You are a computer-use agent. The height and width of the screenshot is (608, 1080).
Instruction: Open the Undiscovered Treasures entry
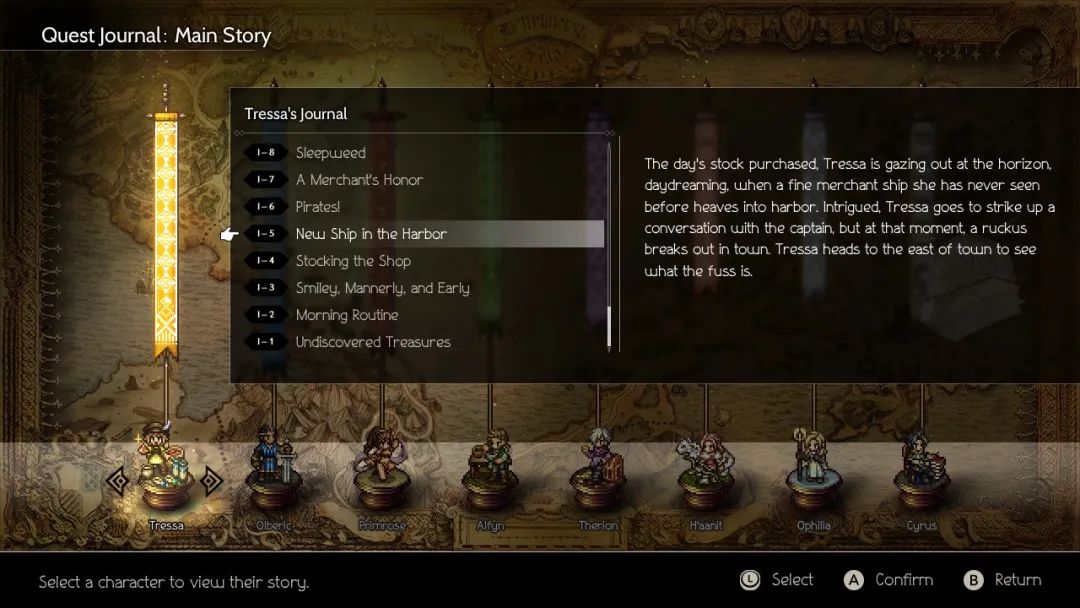[373, 342]
